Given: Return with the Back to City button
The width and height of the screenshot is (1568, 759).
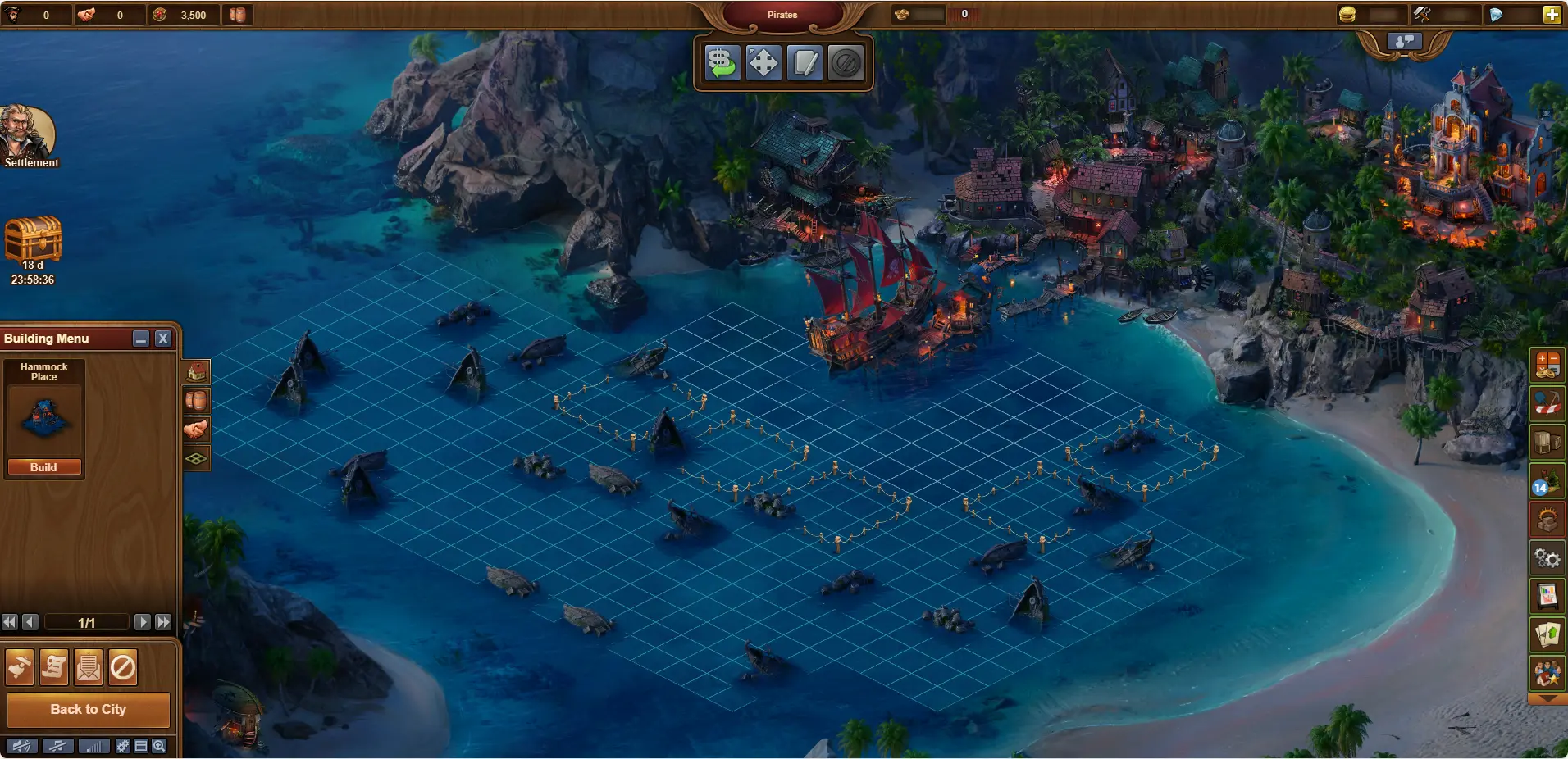Looking at the screenshot, I should [89, 710].
